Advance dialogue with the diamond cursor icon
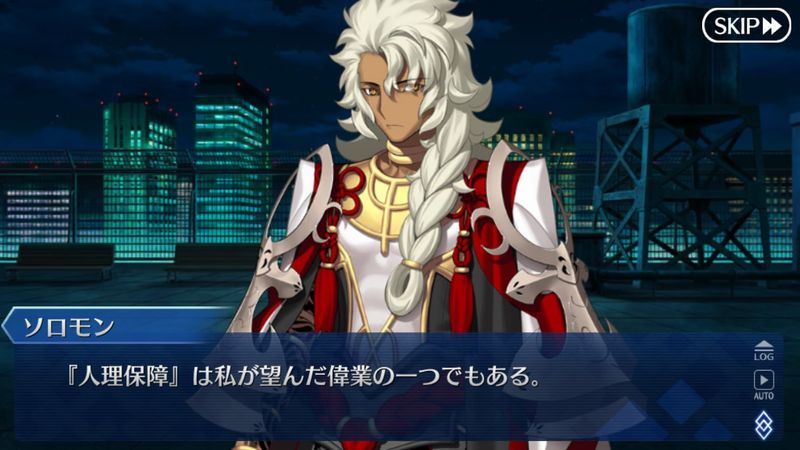The image size is (800, 450). 764,423
